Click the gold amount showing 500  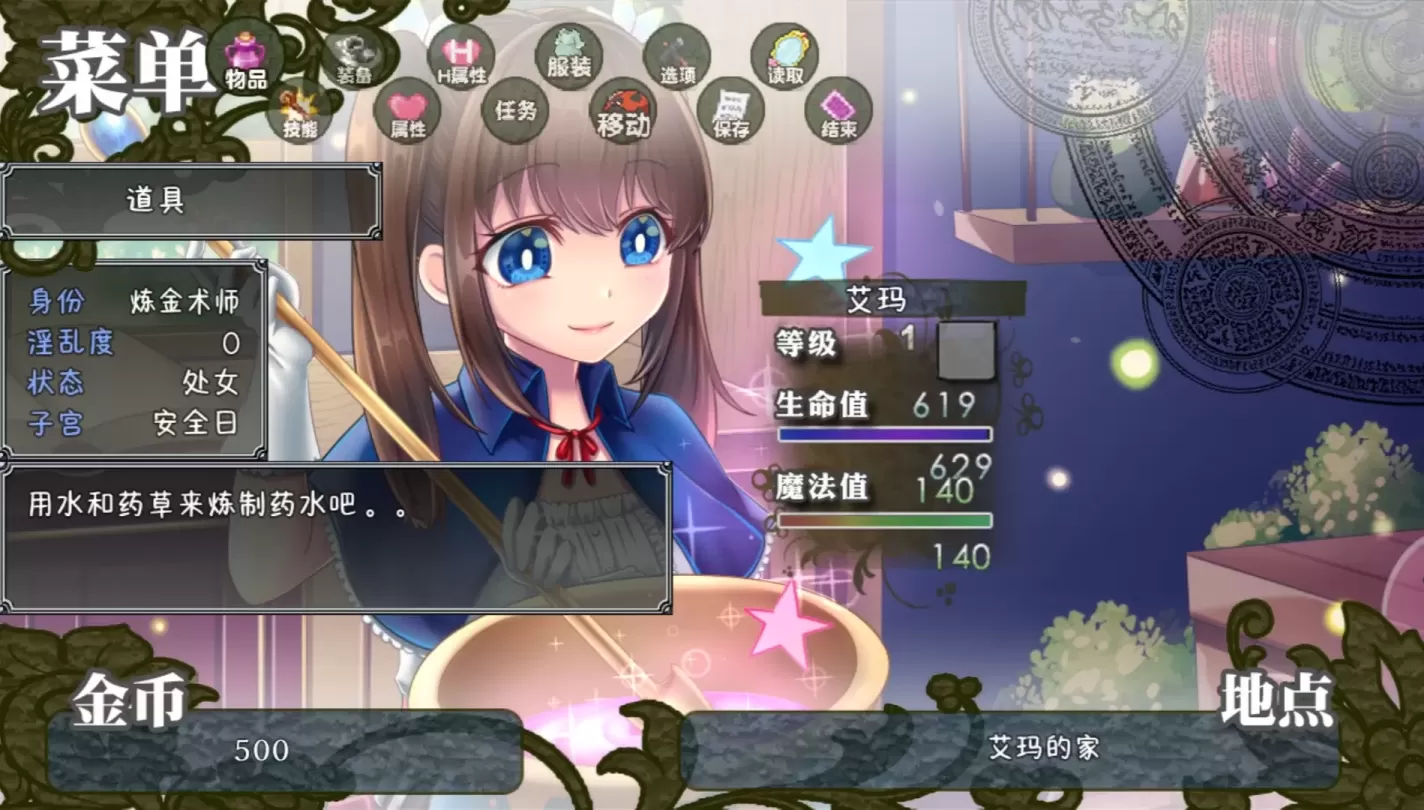pyautogui.click(x=258, y=747)
